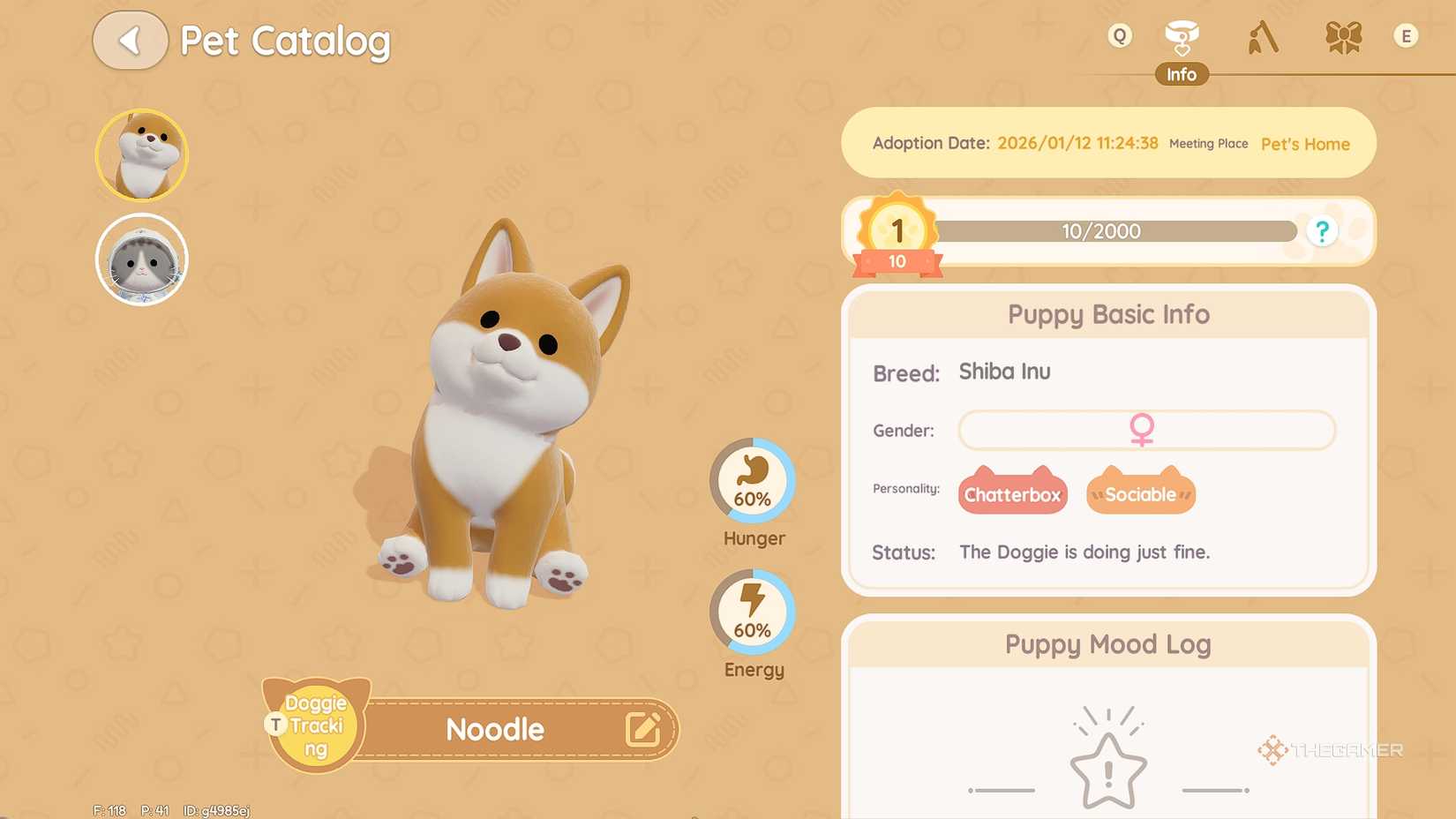Image resolution: width=1456 pixels, height=819 pixels.
Task: Click the E shortcut key icon
Action: point(1406,36)
